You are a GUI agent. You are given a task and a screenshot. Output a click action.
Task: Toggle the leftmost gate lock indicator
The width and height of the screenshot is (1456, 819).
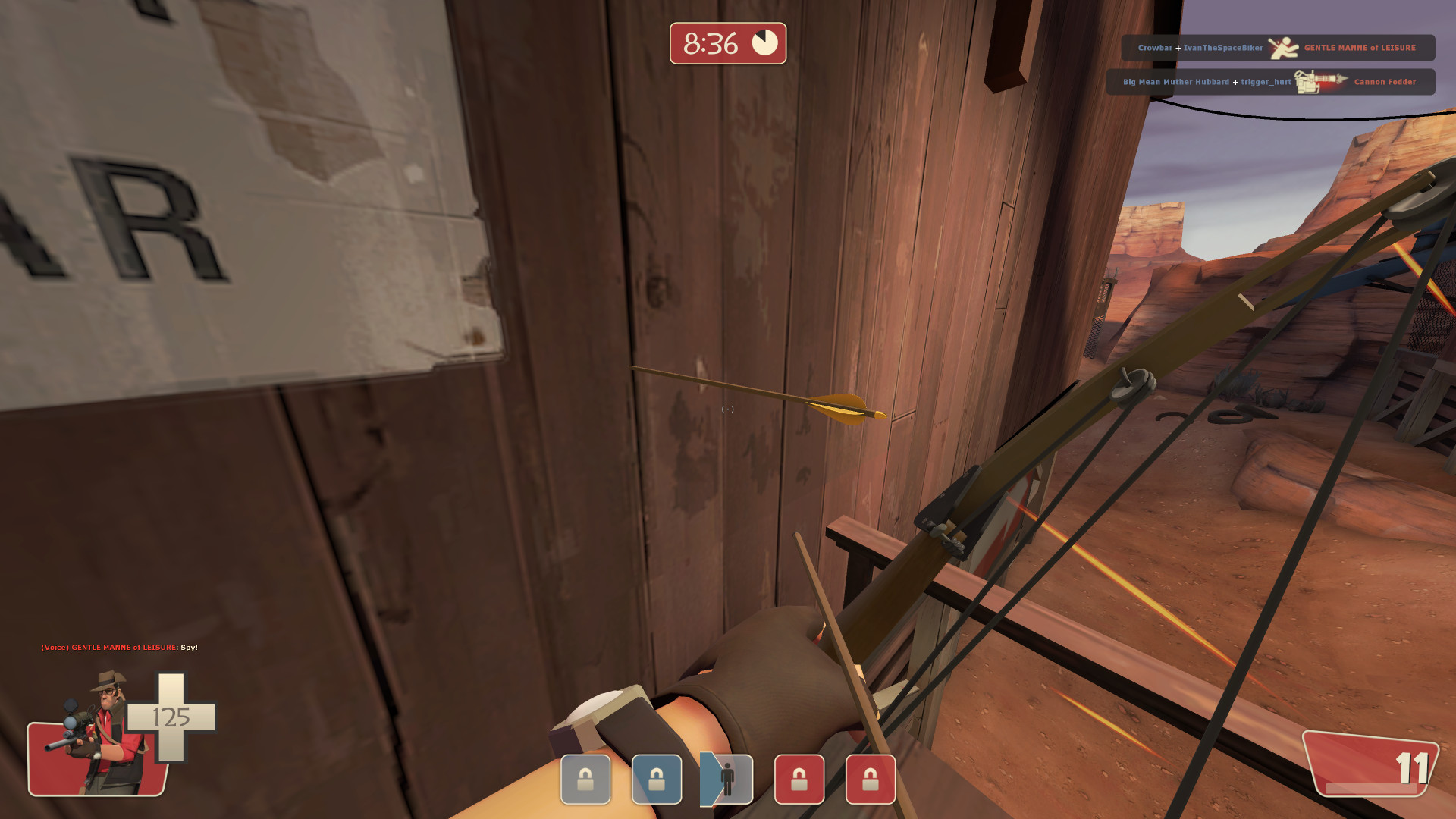585,780
